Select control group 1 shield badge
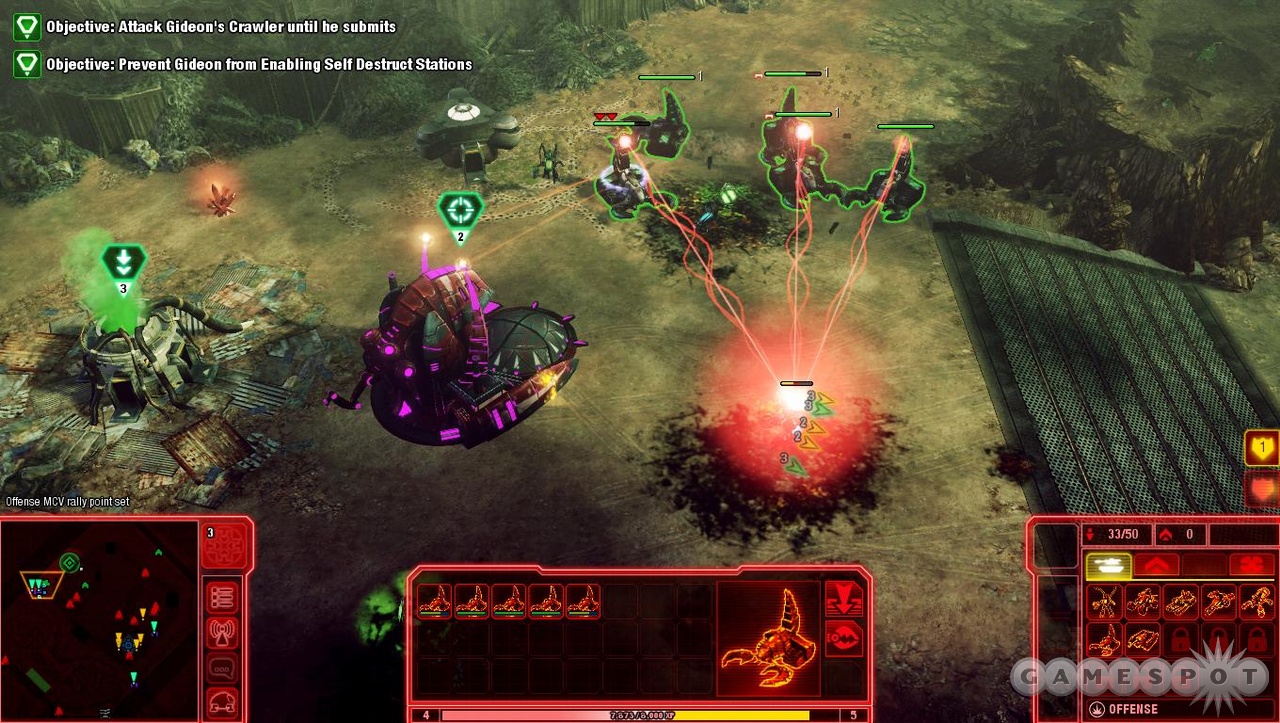This screenshot has width=1280, height=723. pyautogui.click(x=1261, y=447)
